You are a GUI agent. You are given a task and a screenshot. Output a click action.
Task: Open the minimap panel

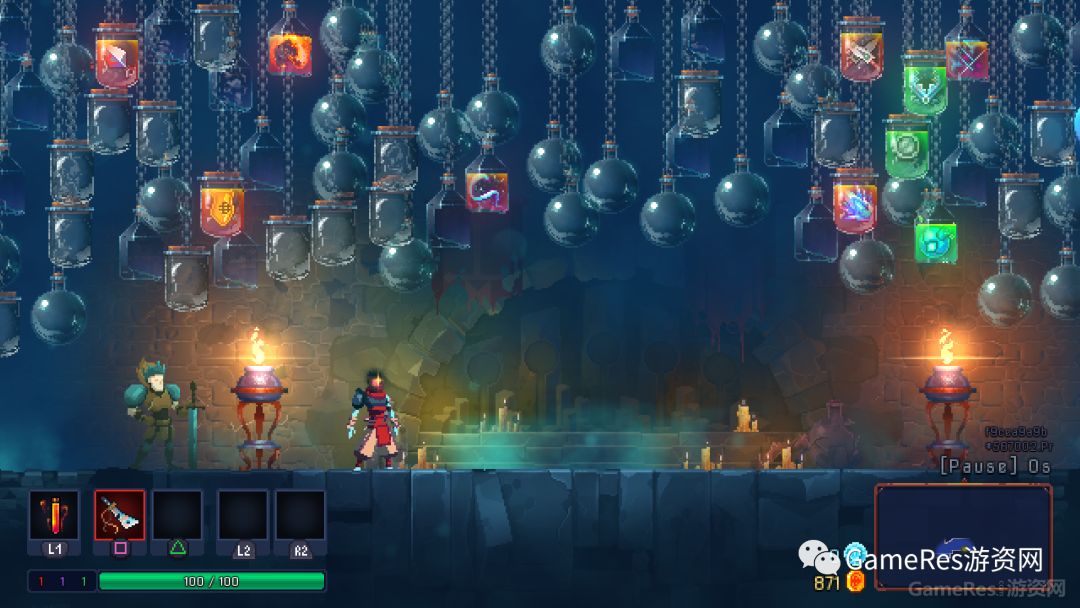[962, 534]
